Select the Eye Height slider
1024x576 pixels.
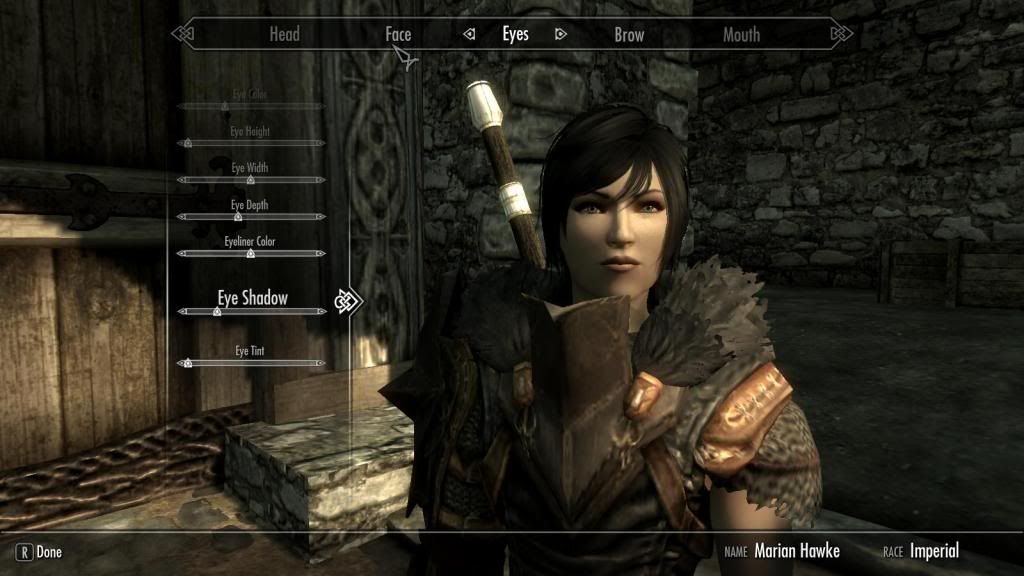tap(251, 143)
